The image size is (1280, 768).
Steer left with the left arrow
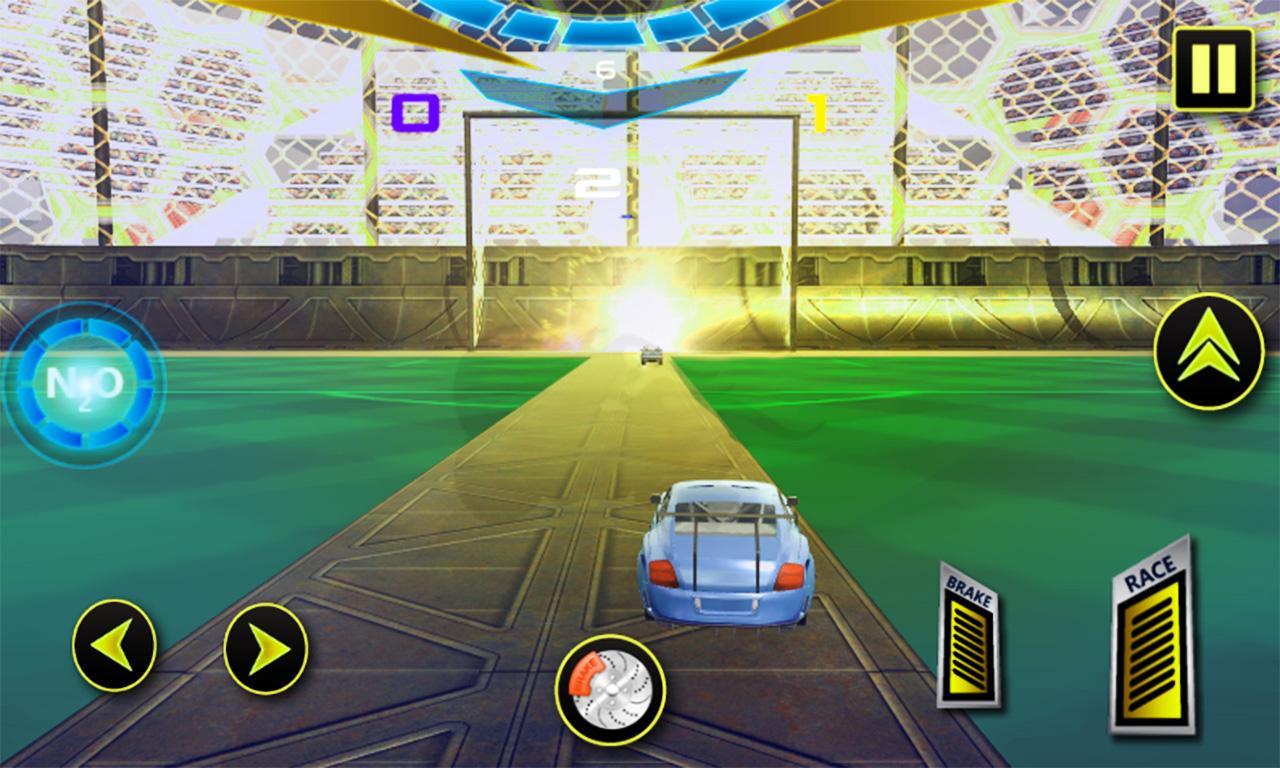[114, 645]
